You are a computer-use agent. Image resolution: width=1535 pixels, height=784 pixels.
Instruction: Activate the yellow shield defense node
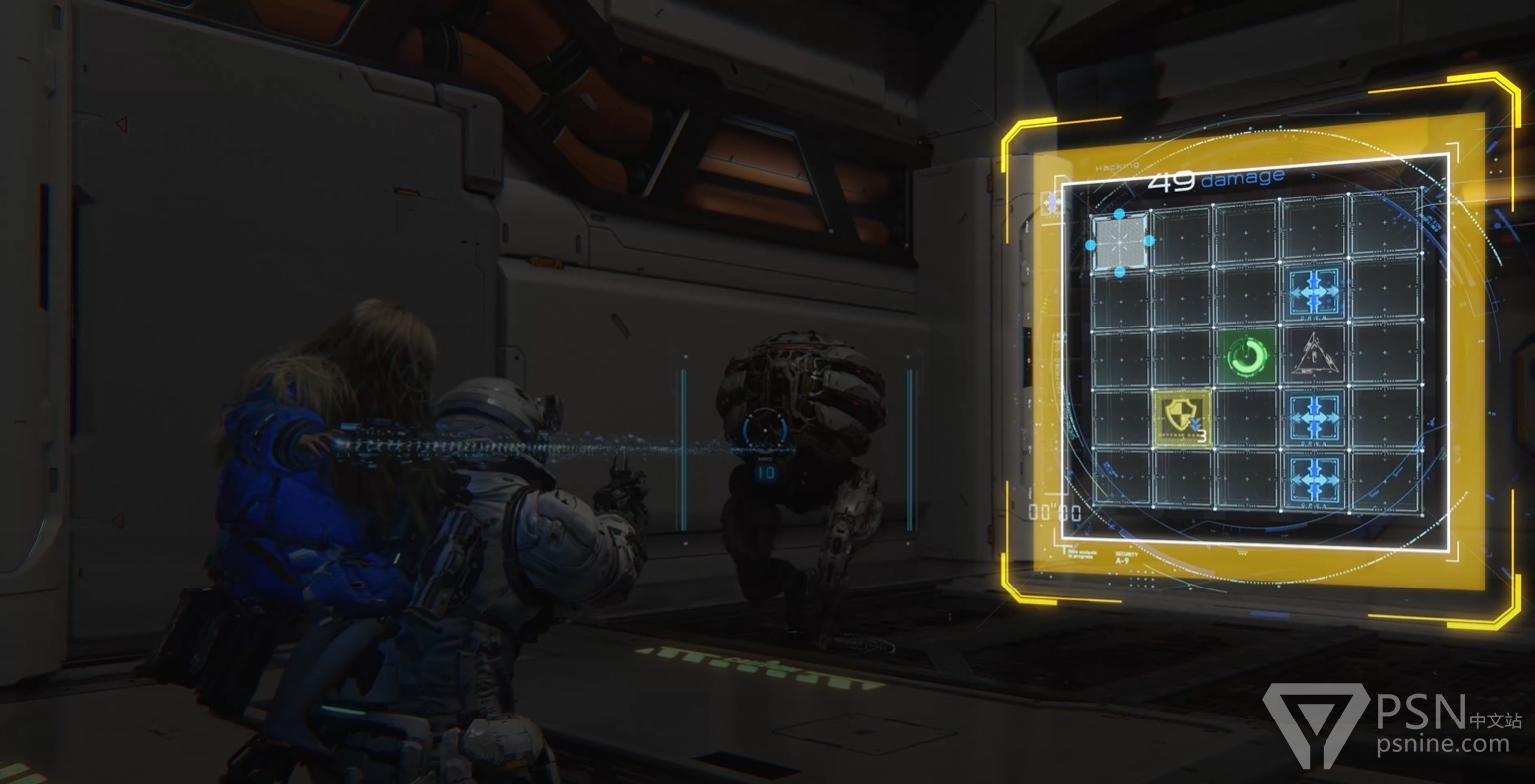1183,417
